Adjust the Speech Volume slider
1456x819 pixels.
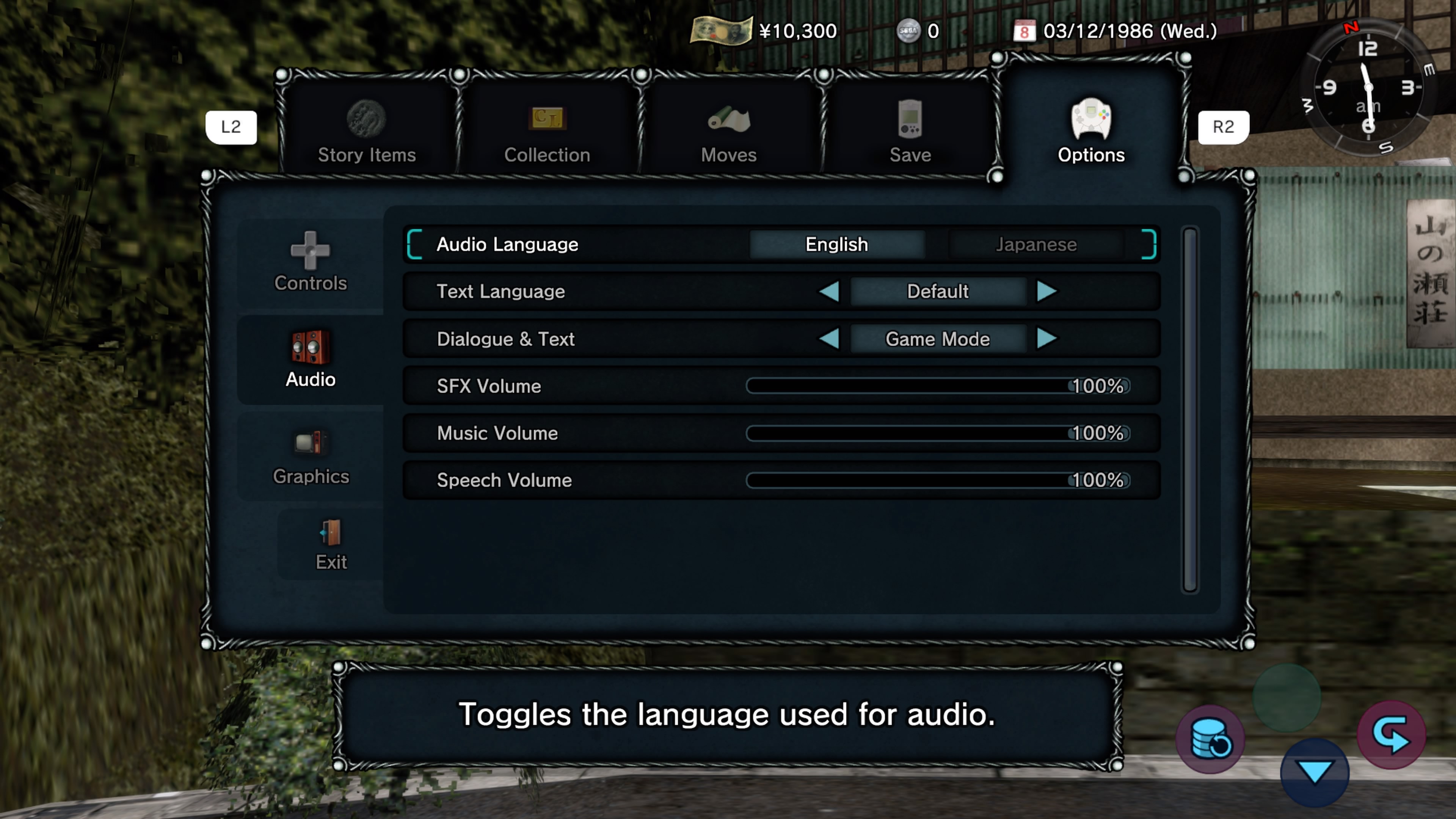coord(937,480)
